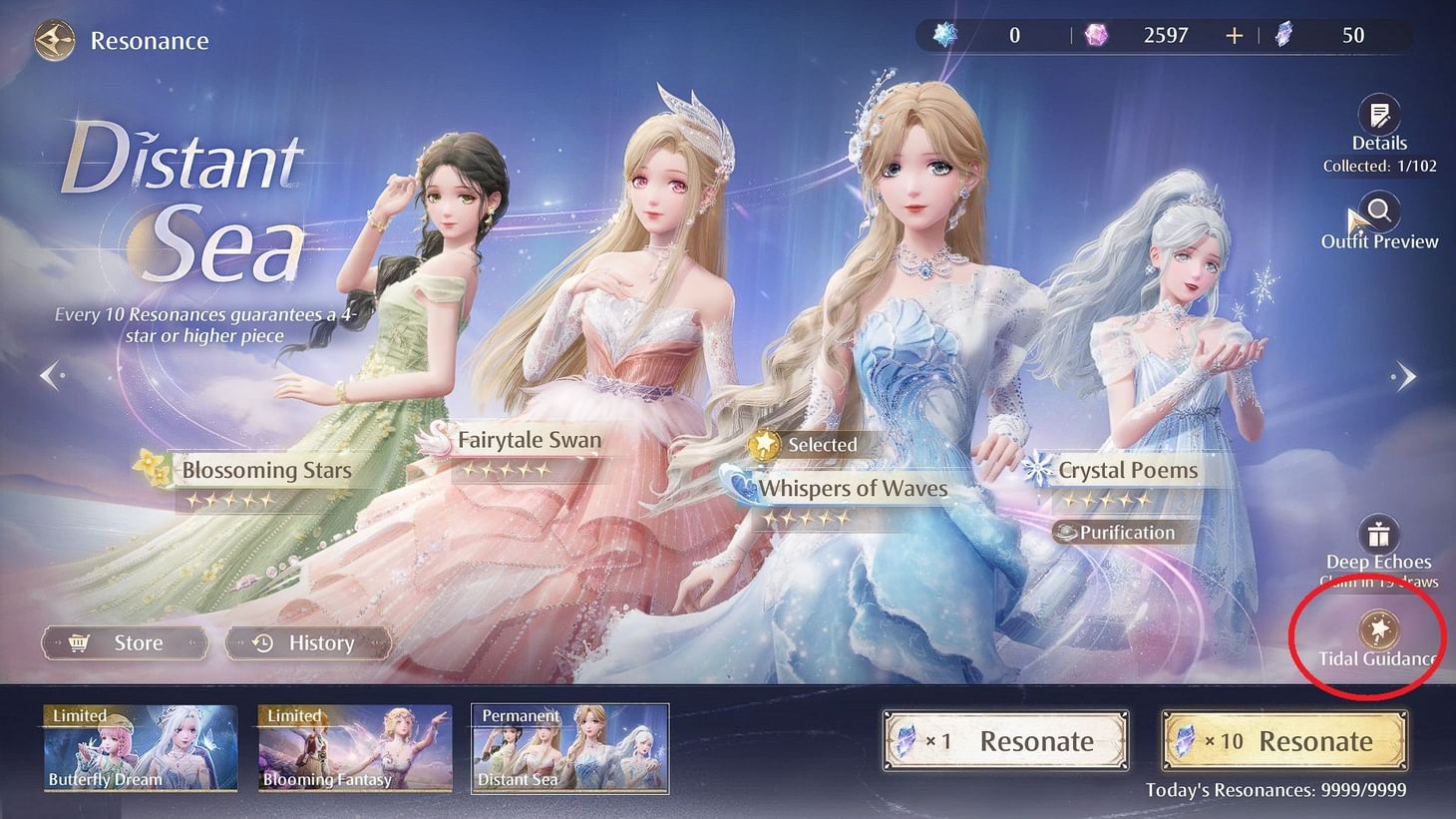This screenshot has width=1456, height=819.
Task: Click the plus to buy more diamonds
Action: pyautogui.click(x=1234, y=35)
